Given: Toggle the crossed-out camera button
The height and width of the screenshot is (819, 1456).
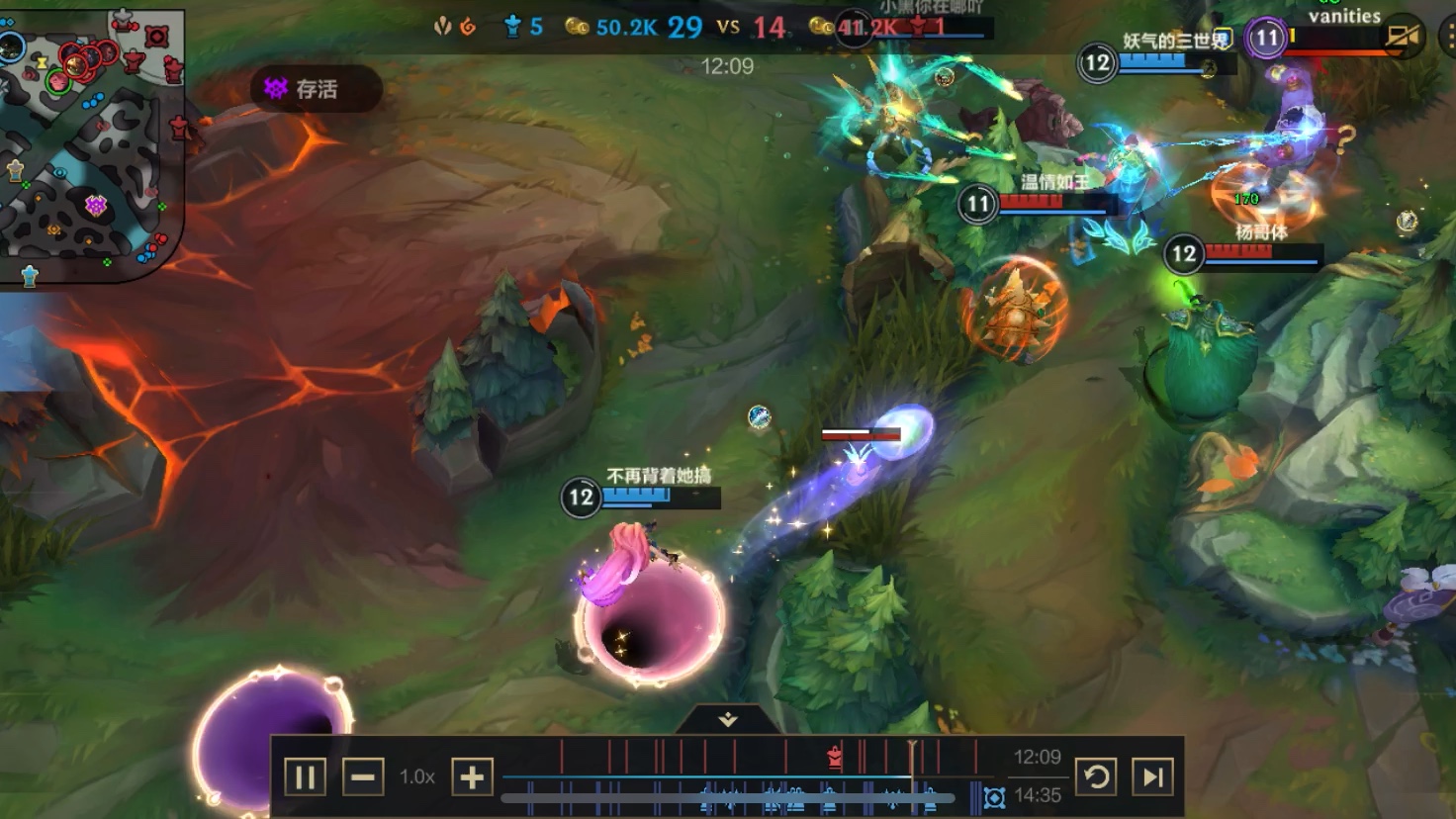Looking at the screenshot, I should click(1402, 38).
